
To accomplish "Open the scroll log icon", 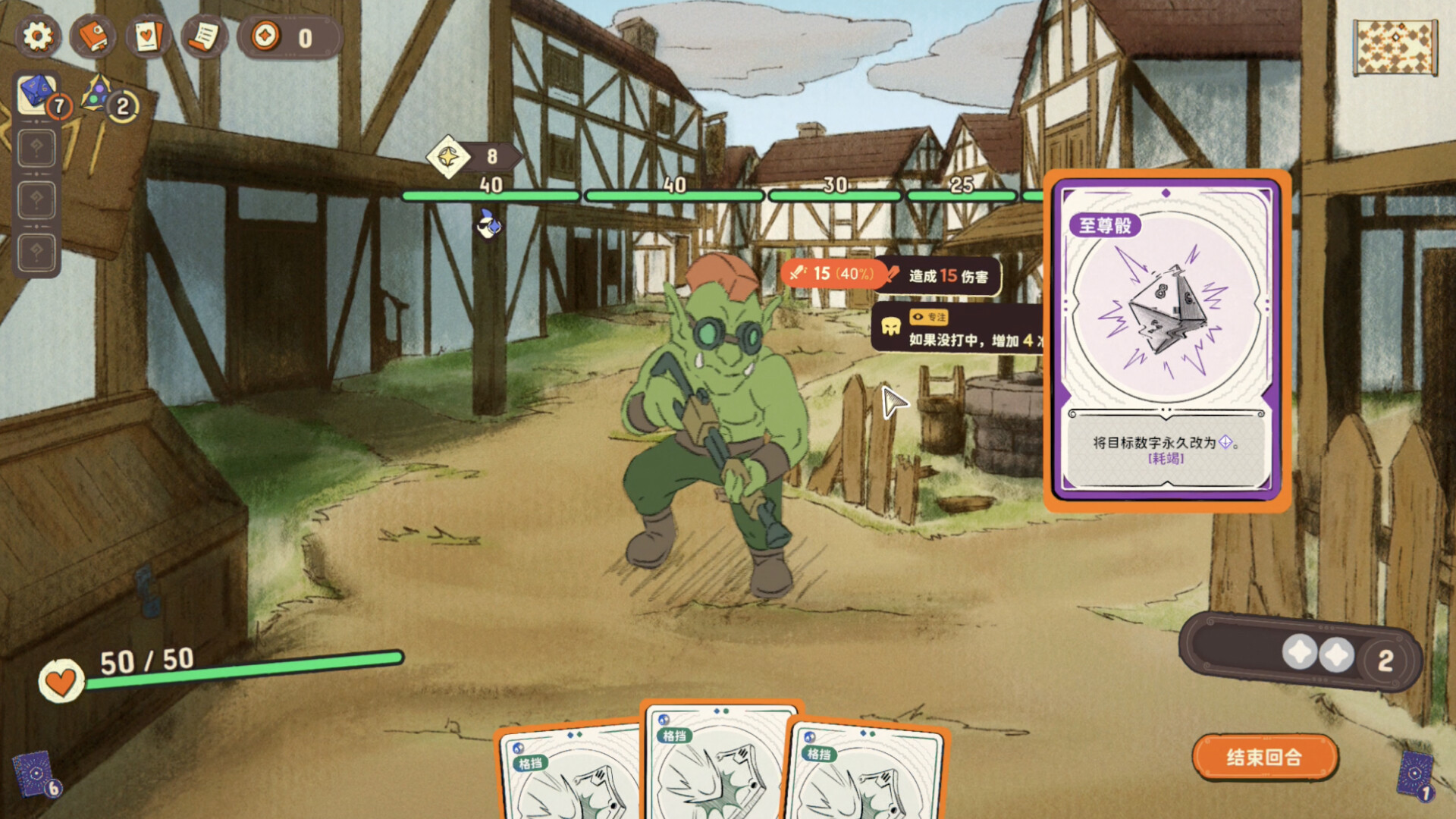I will click(203, 36).
